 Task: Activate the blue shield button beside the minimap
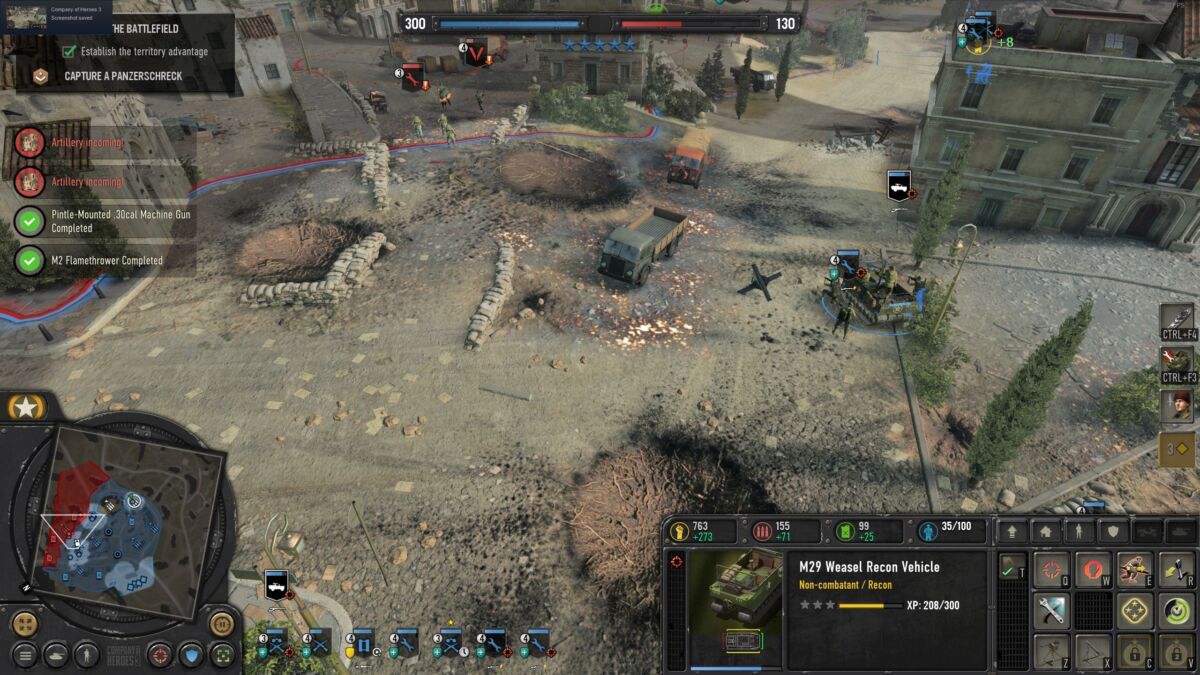pos(190,656)
